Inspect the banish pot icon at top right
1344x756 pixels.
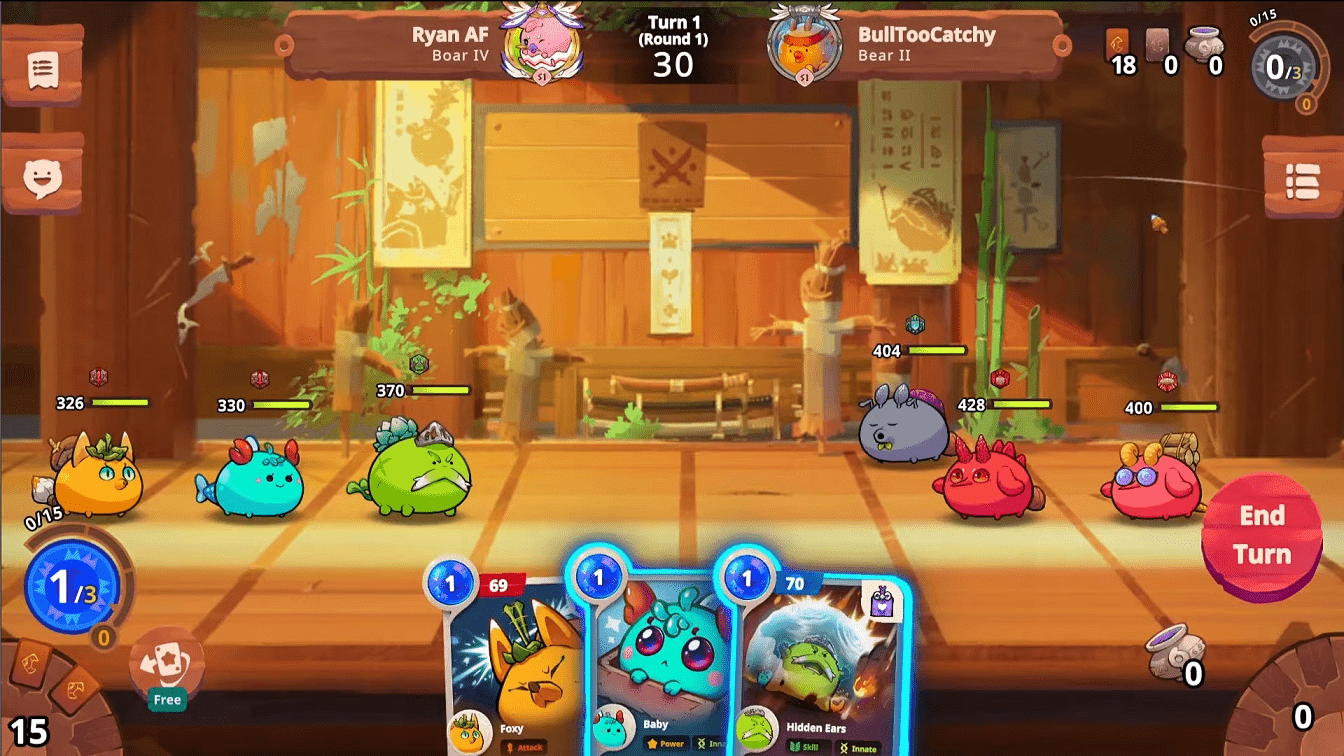[1203, 45]
